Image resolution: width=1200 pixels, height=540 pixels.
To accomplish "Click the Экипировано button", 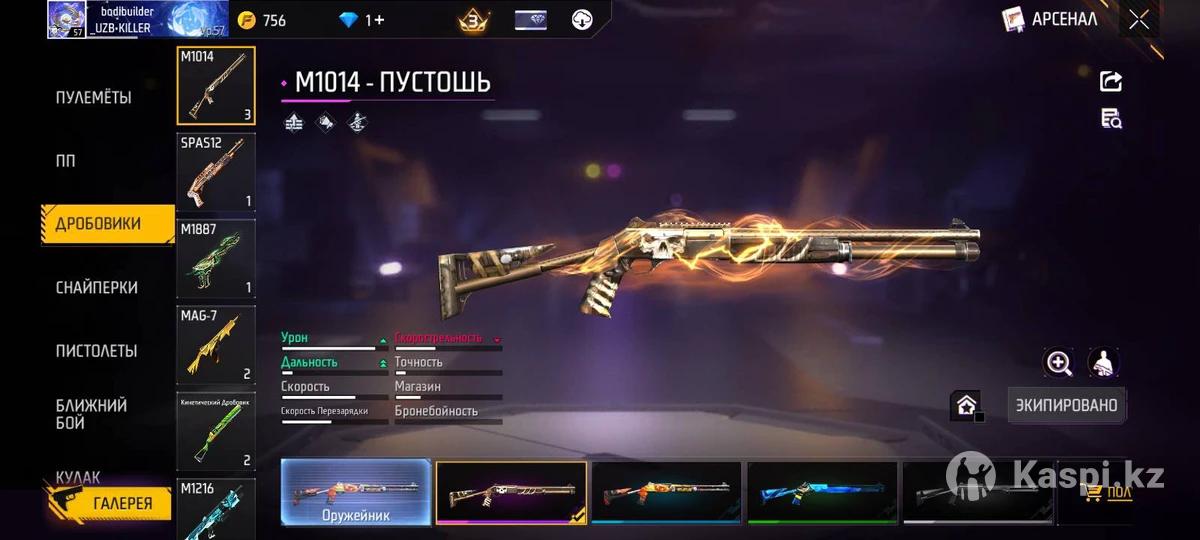I will pos(1066,405).
